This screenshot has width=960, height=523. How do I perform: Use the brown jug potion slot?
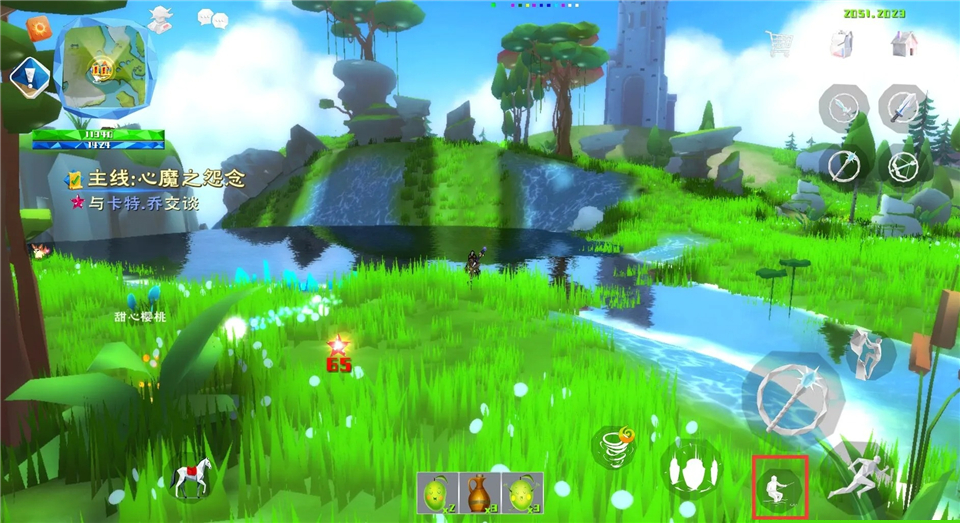[x=480, y=493]
